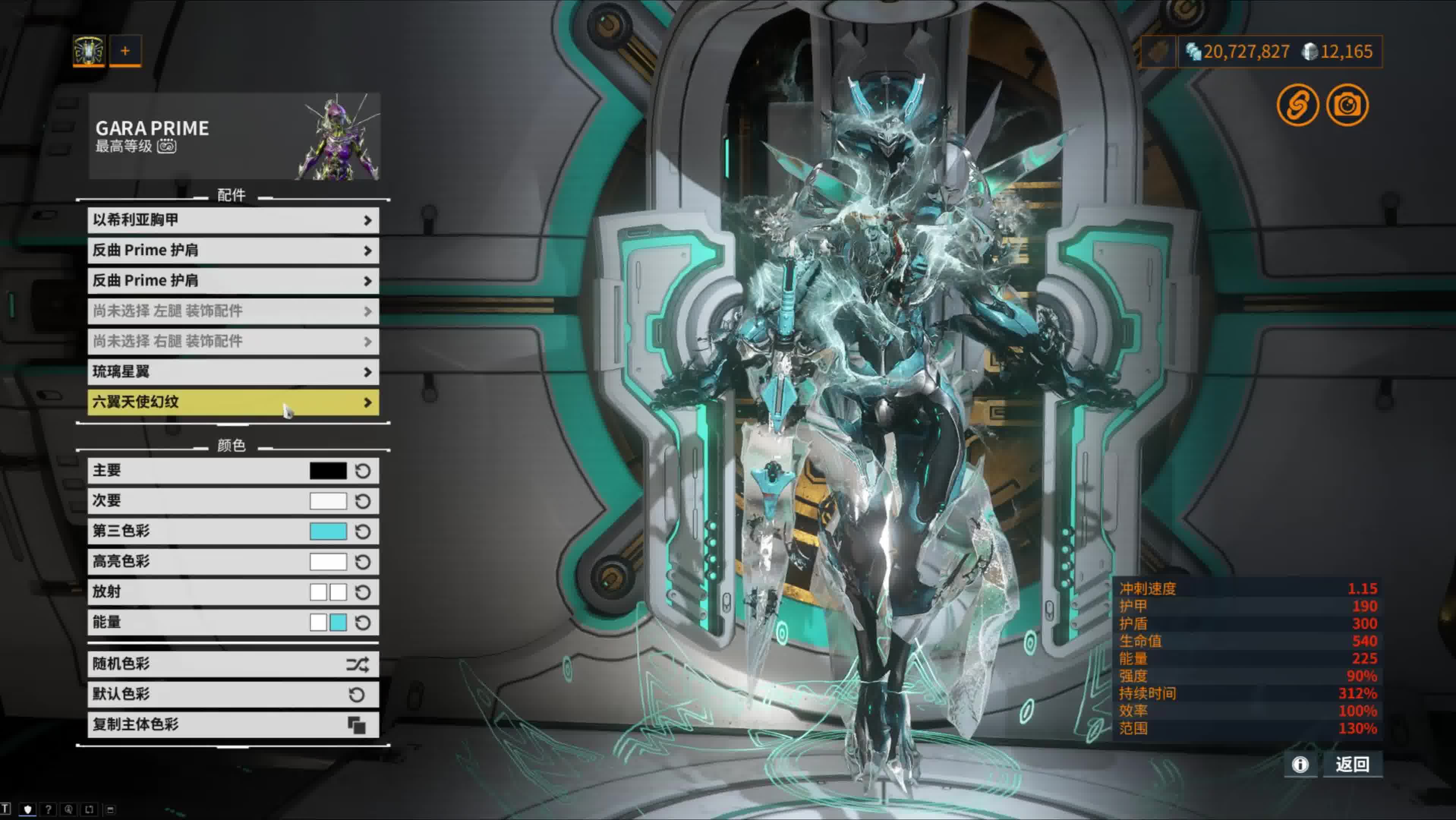Choose the 尚未选择 右腿 装饰配件 slot
The width and height of the screenshot is (1456, 820).
[x=232, y=341]
